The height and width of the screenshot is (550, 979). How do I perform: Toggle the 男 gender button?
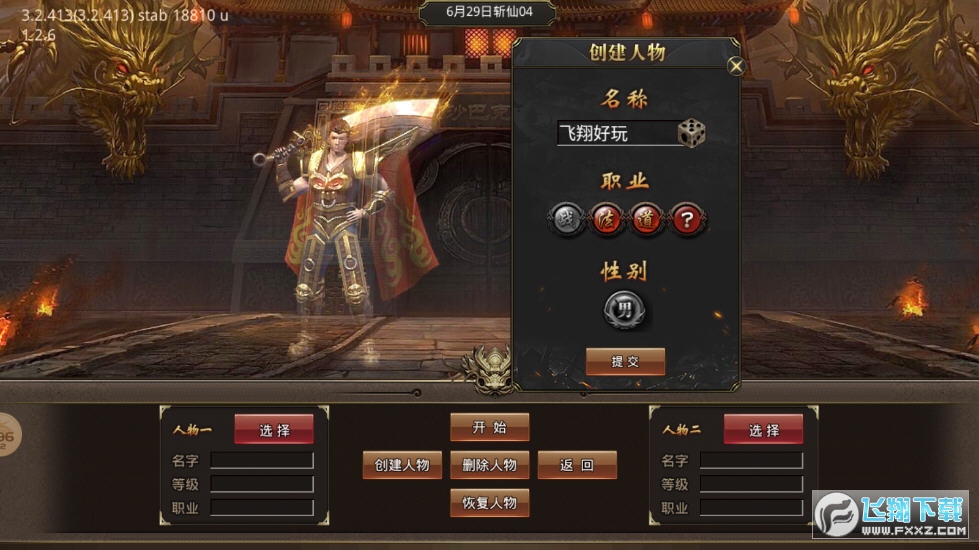(x=625, y=308)
